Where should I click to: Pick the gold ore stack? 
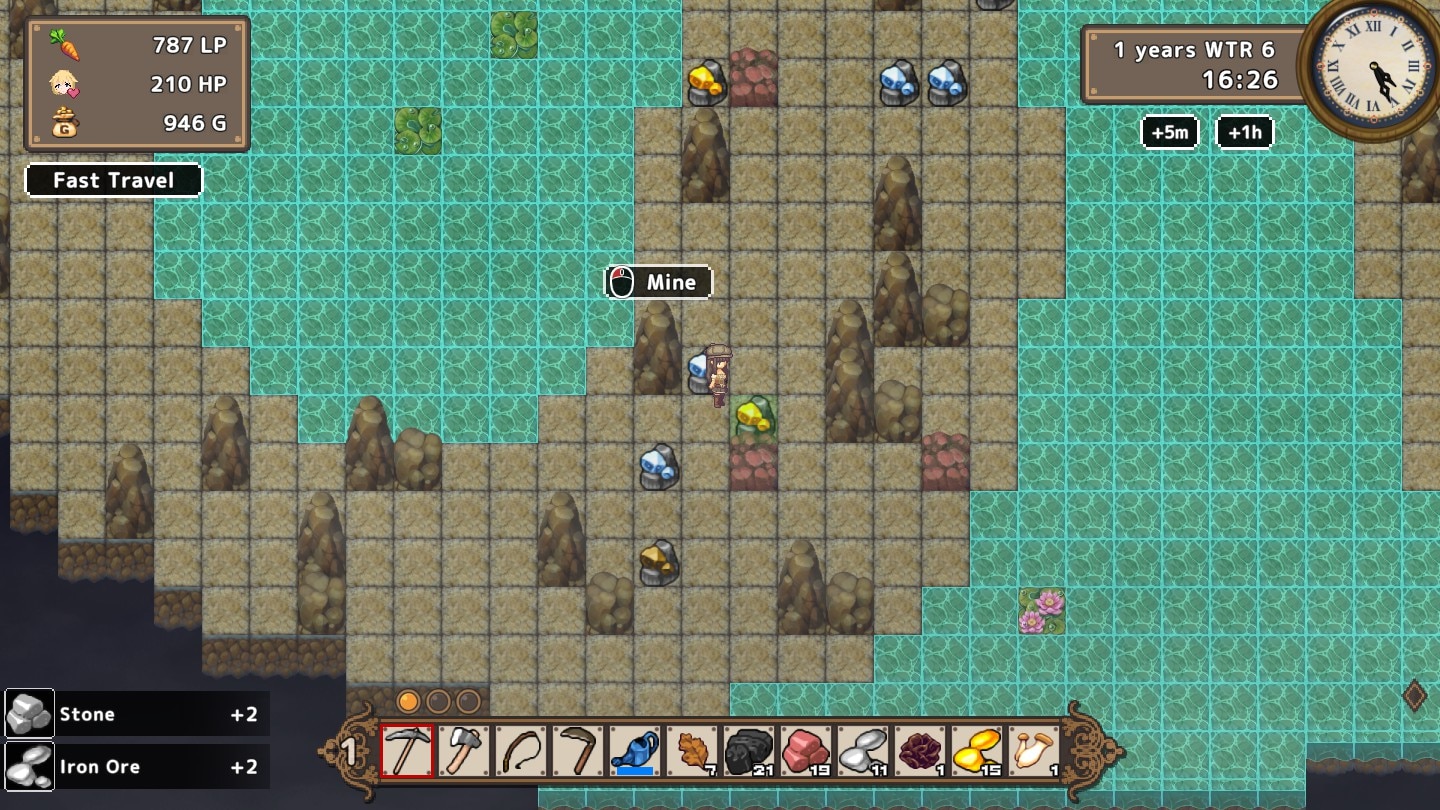976,751
